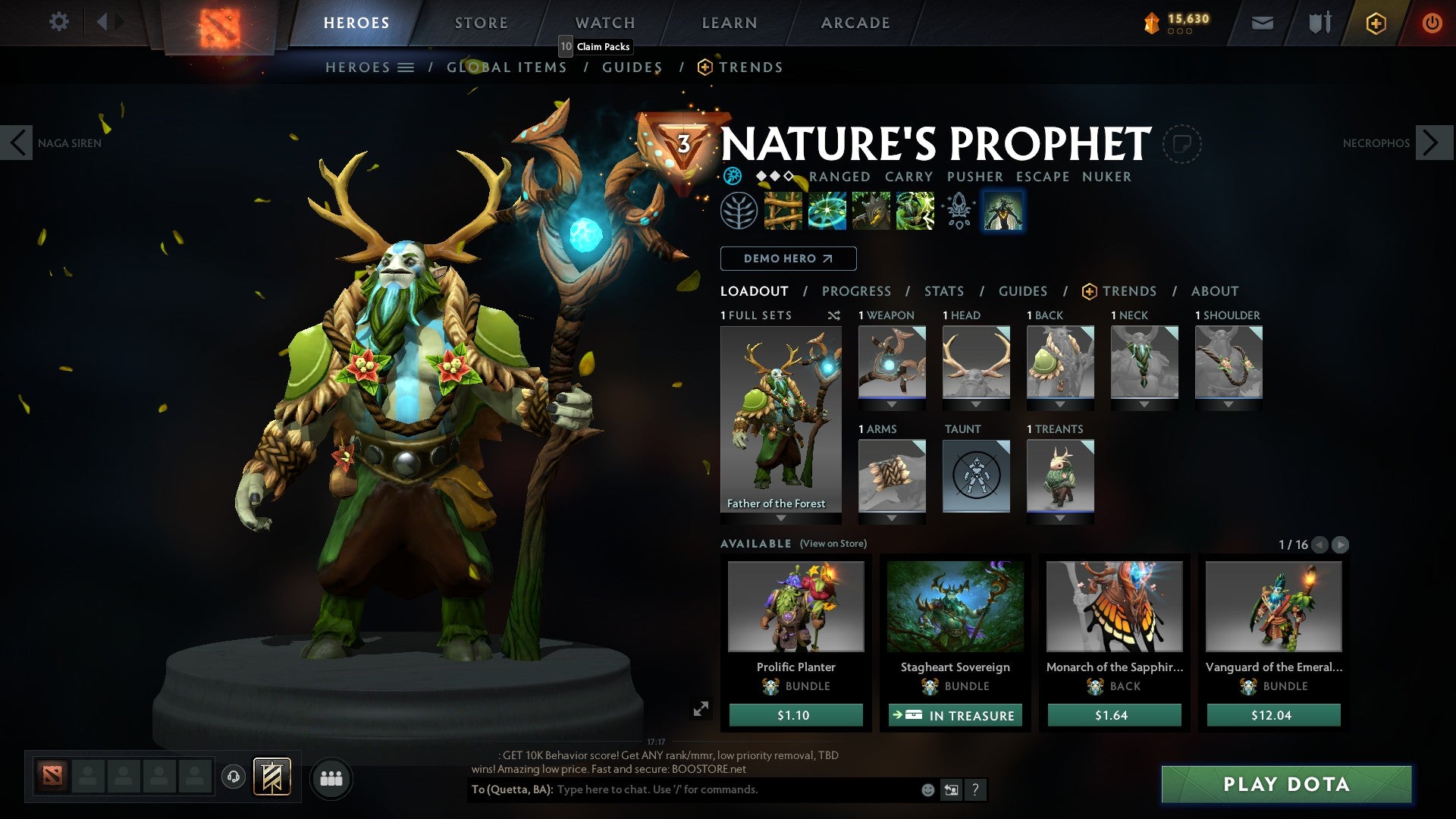Click the Stagheart Sovereign In Treasure button
The height and width of the screenshot is (819, 1456).
[955, 715]
